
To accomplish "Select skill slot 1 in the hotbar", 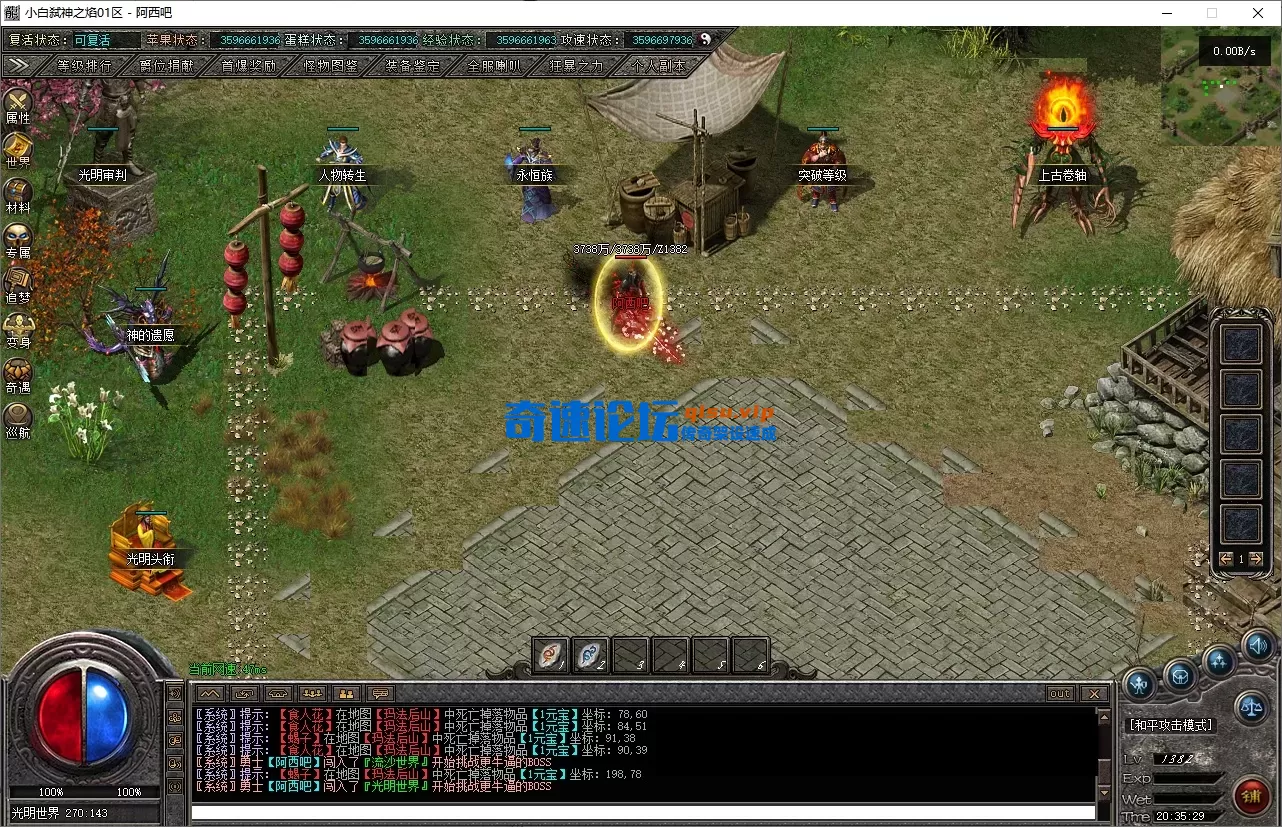I will point(549,654).
